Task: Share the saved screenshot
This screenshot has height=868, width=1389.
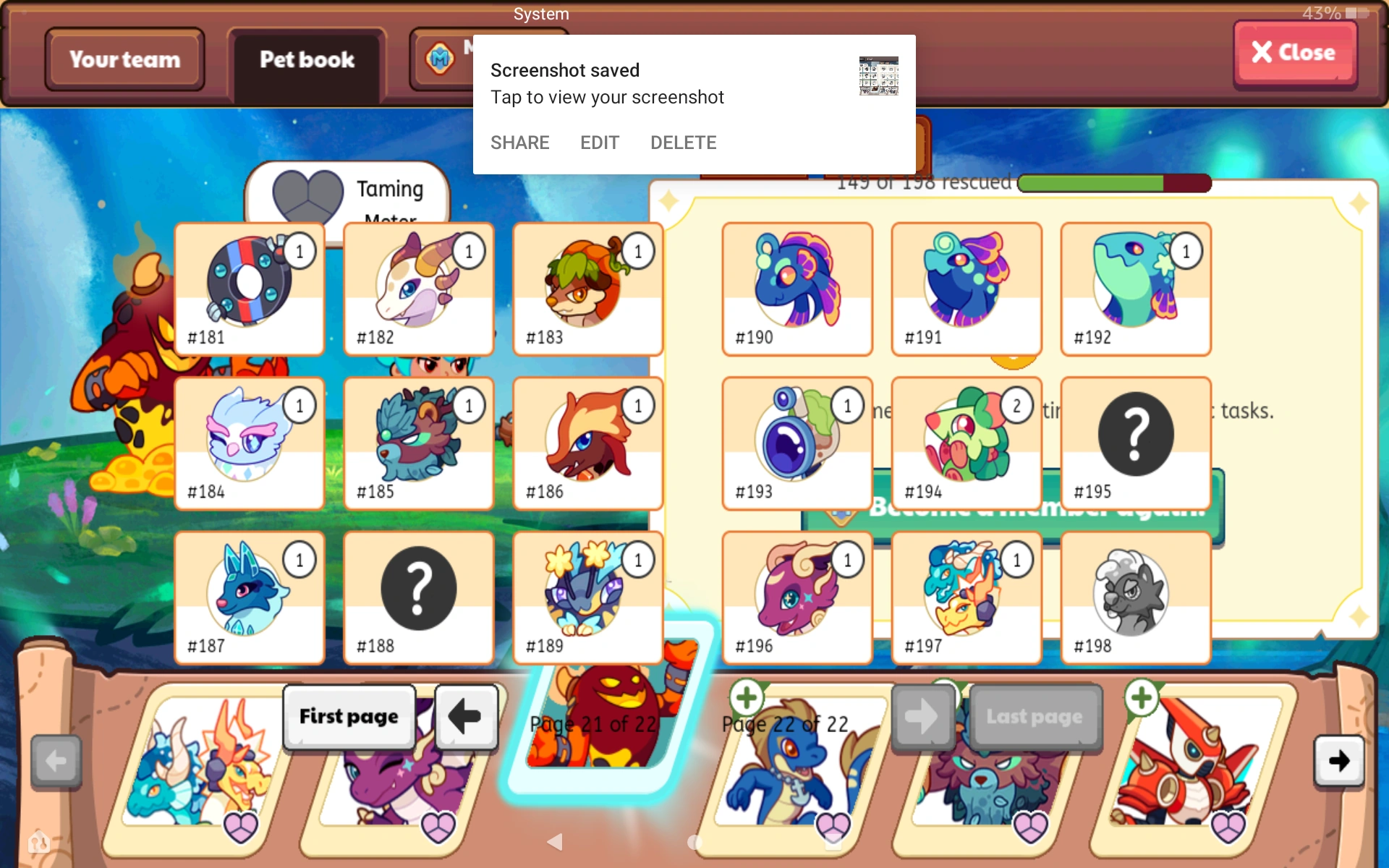Action: tap(519, 142)
